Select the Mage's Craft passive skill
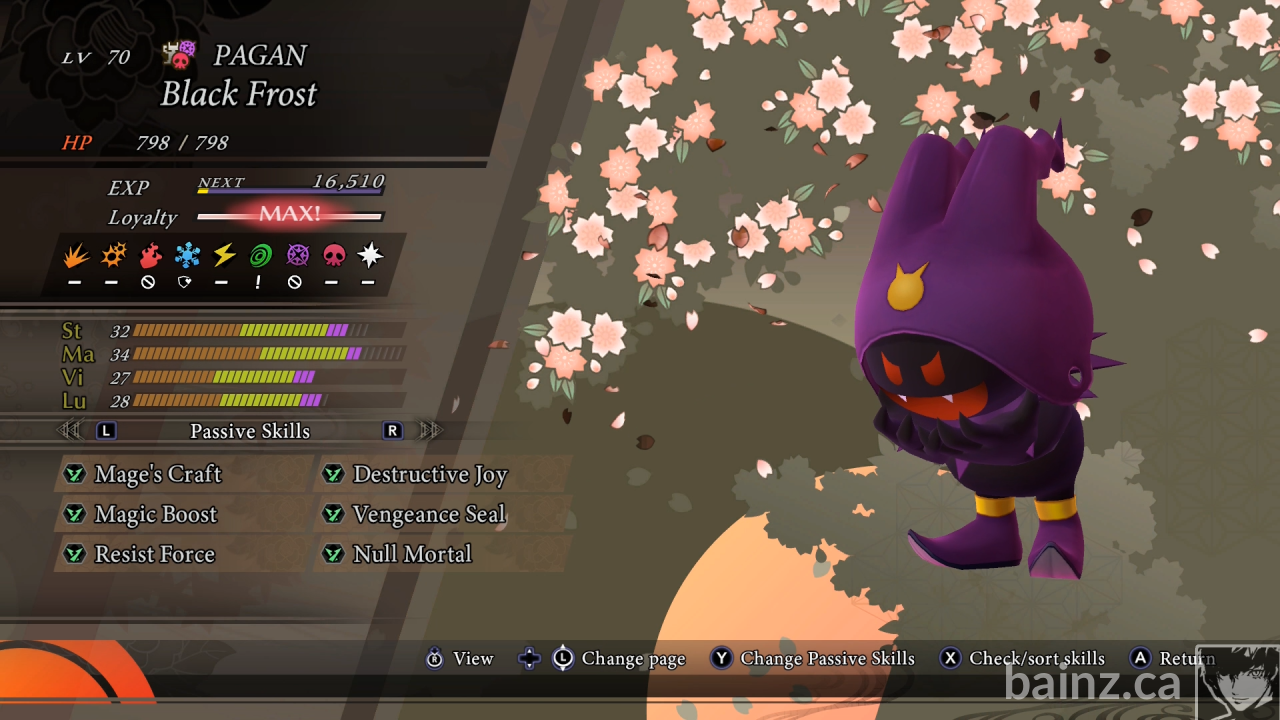Viewport: 1280px width, 720px height. [x=157, y=474]
